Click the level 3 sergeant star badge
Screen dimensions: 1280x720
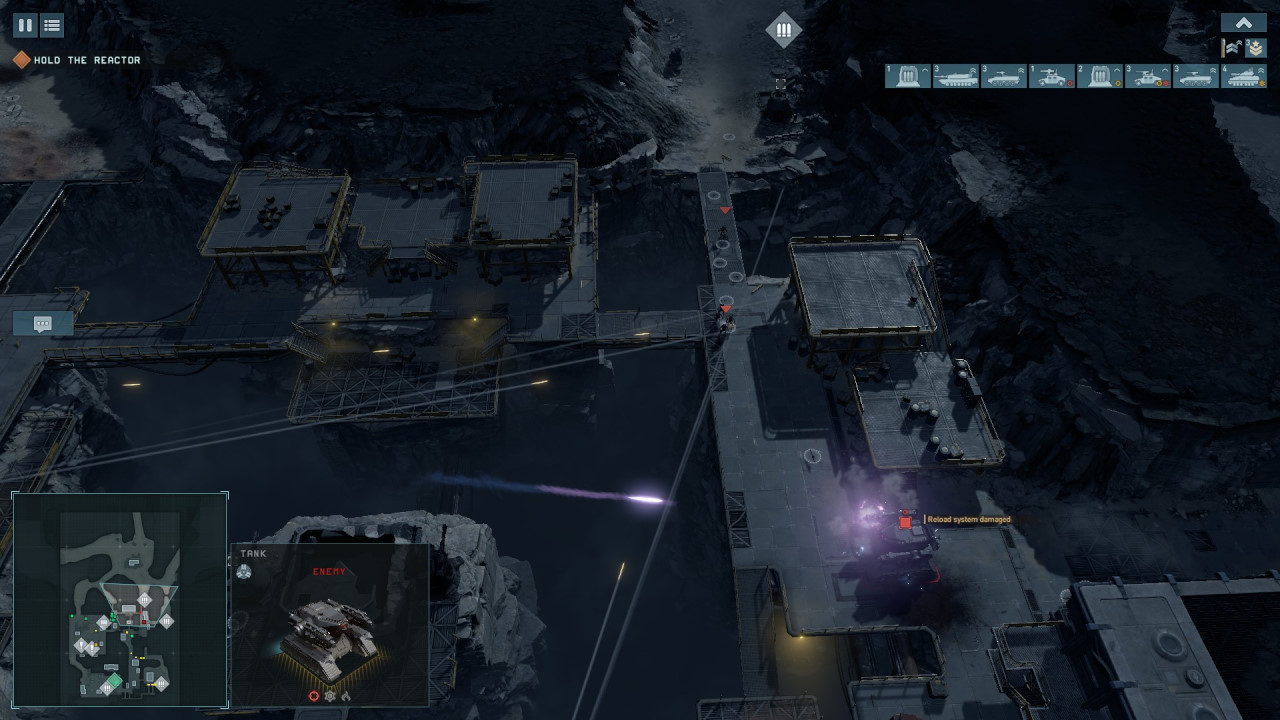[x=1255, y=48]
